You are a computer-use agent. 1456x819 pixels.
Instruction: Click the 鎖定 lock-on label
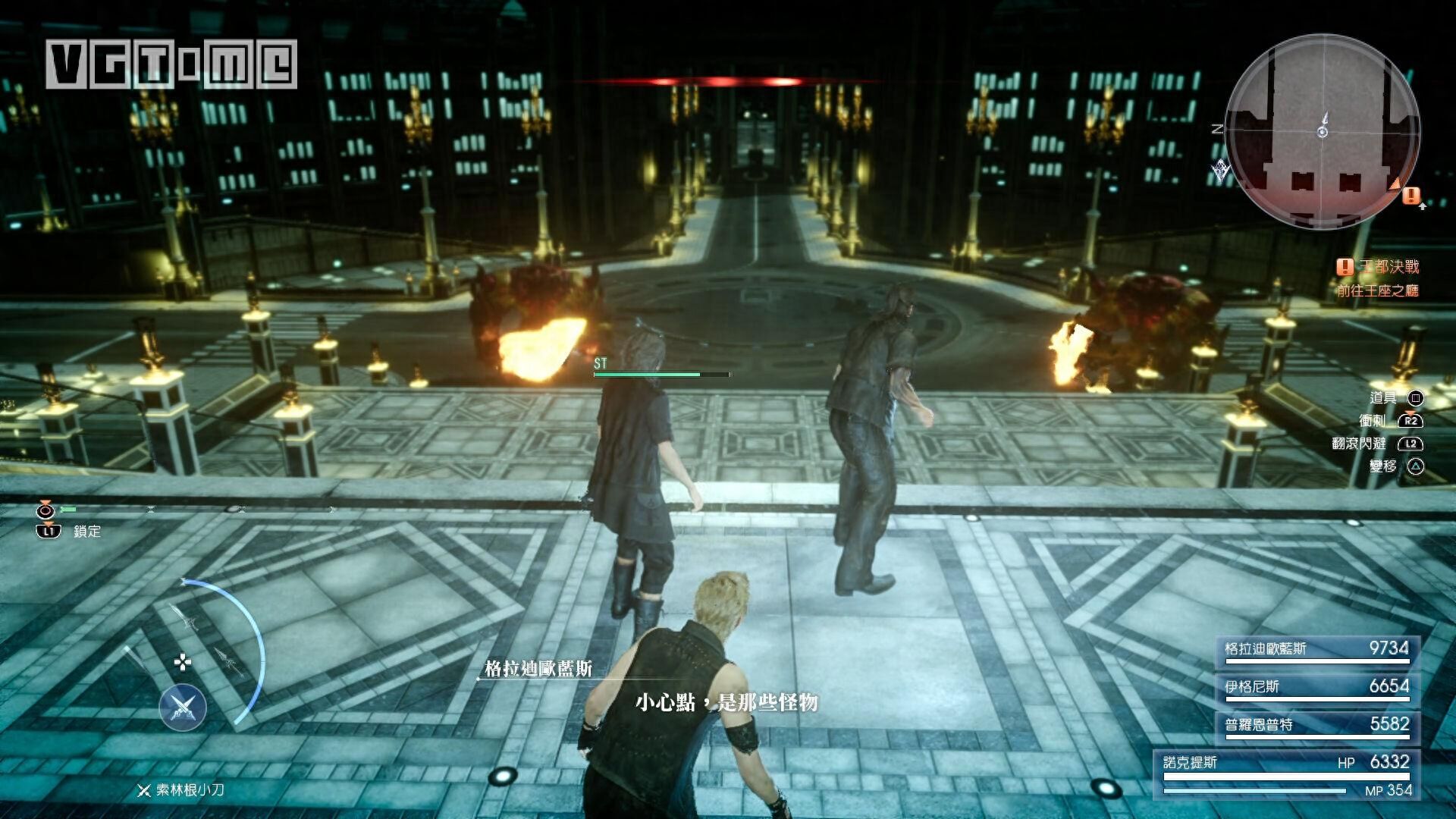86,532
